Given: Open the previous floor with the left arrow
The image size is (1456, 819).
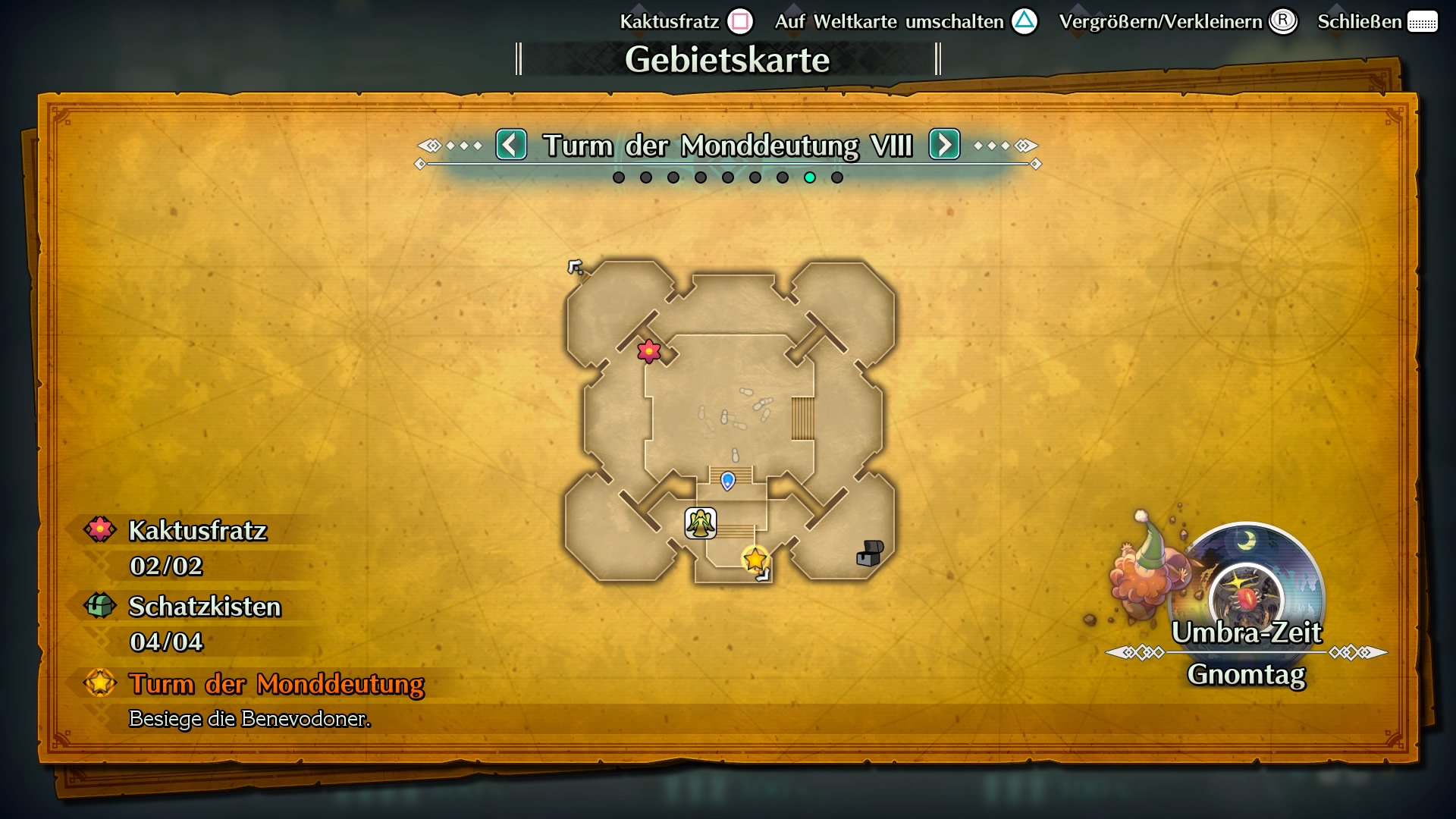Looking at the screenshot, I should (x=511, y=146).
